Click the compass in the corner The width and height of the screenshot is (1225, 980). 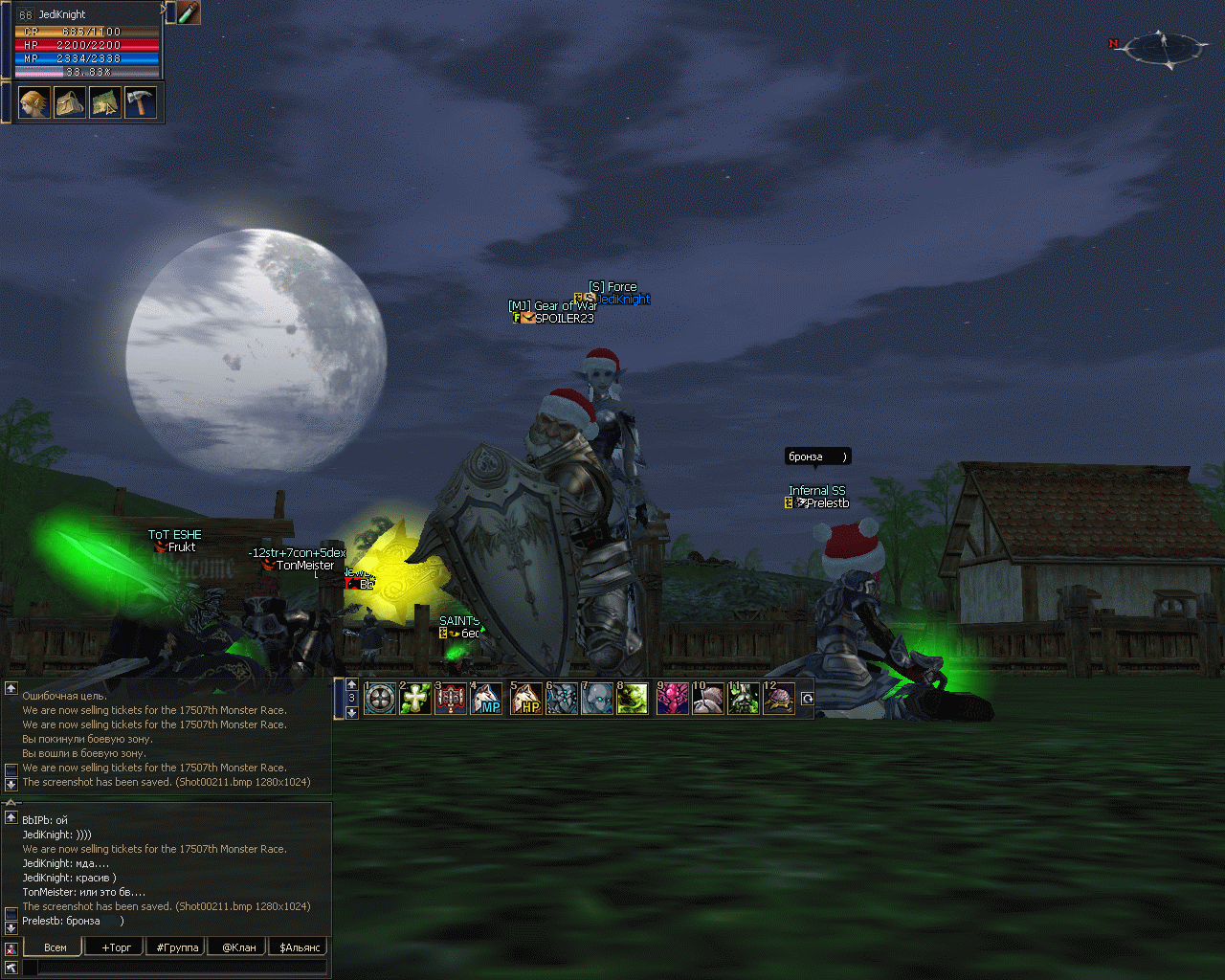click(1166, 47)
